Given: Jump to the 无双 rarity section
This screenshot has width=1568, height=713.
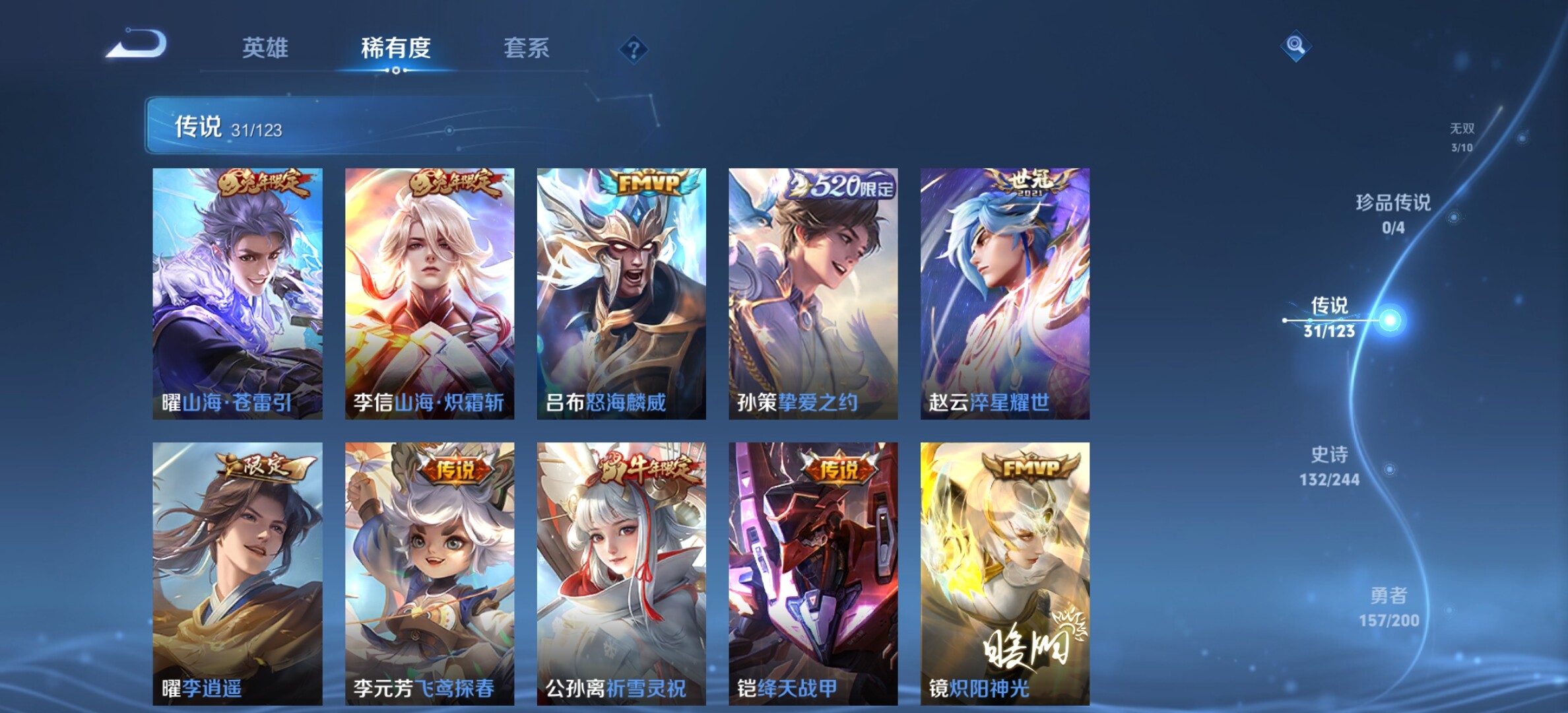Looking at the screenshot, I should point(1462,137).
